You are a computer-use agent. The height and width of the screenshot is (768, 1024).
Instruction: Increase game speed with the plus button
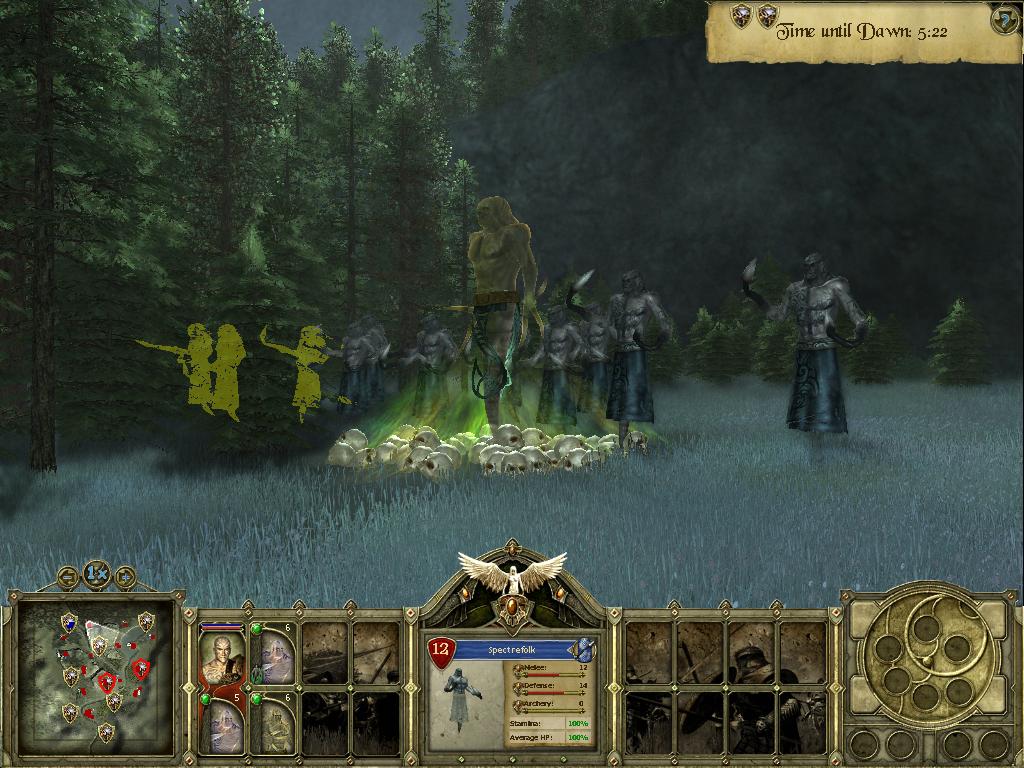pos(125,576)
